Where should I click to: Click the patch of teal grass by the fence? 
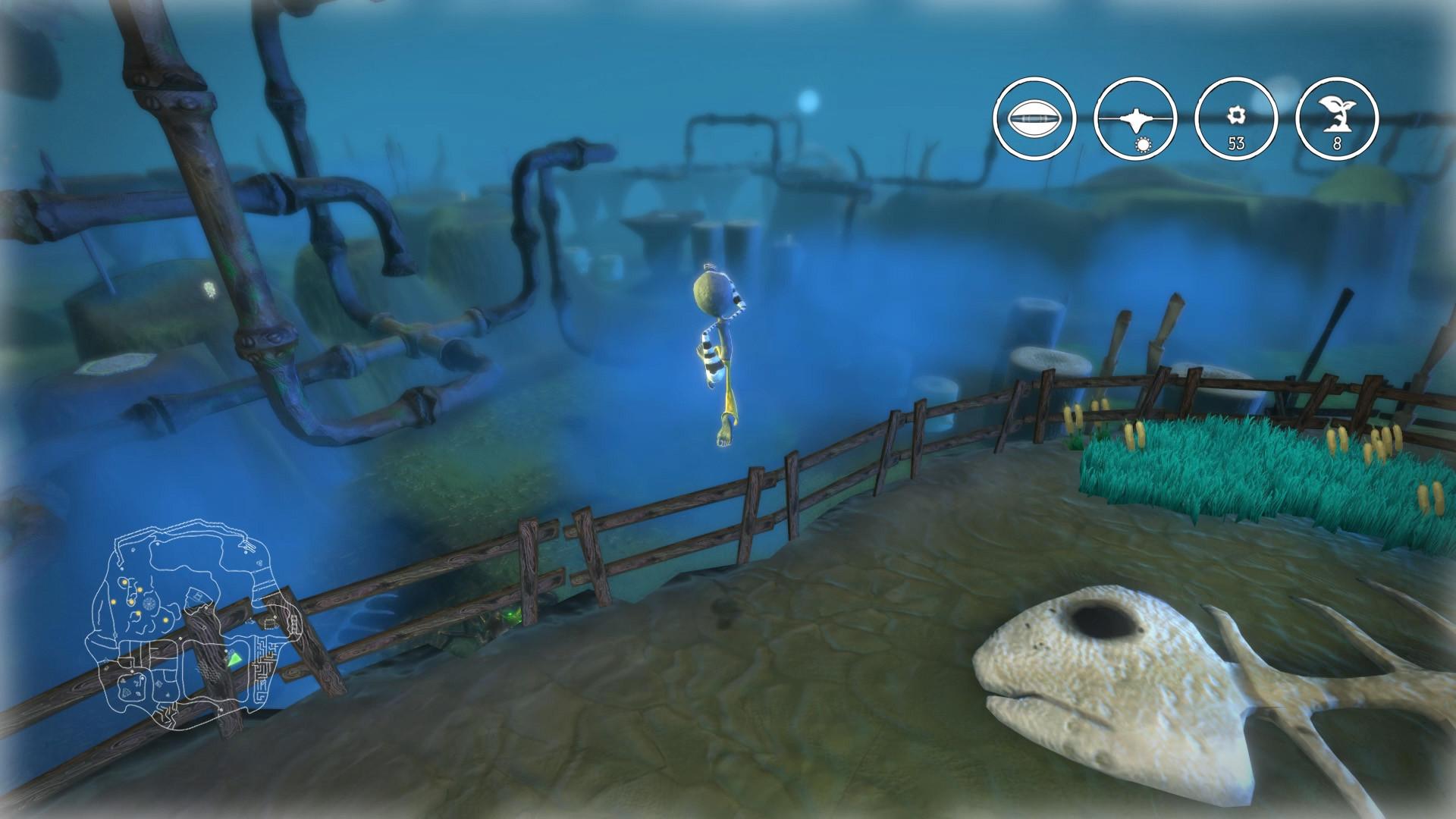coord(1213,466)
